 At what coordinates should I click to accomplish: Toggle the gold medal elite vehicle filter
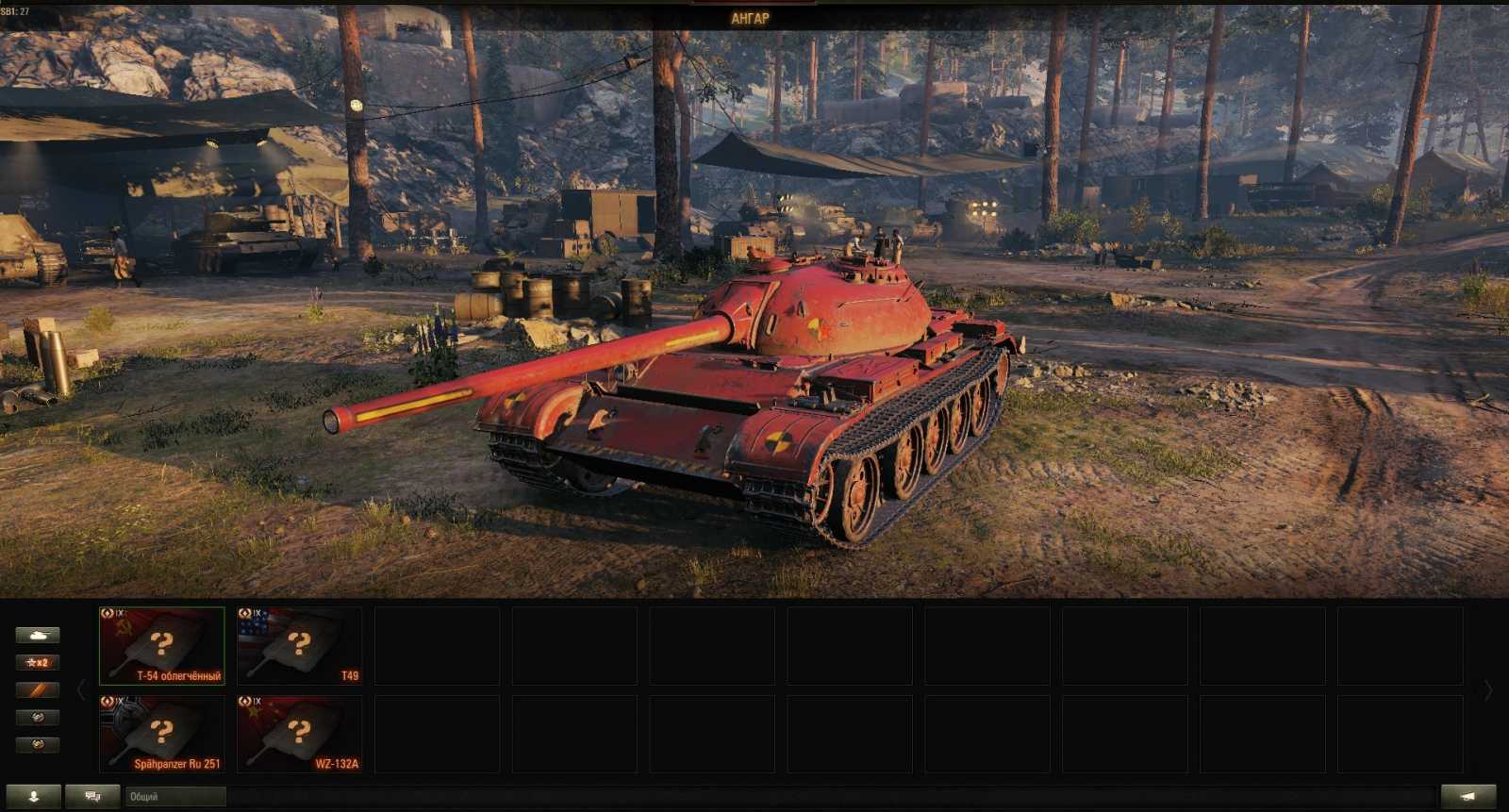click(38, 744)
